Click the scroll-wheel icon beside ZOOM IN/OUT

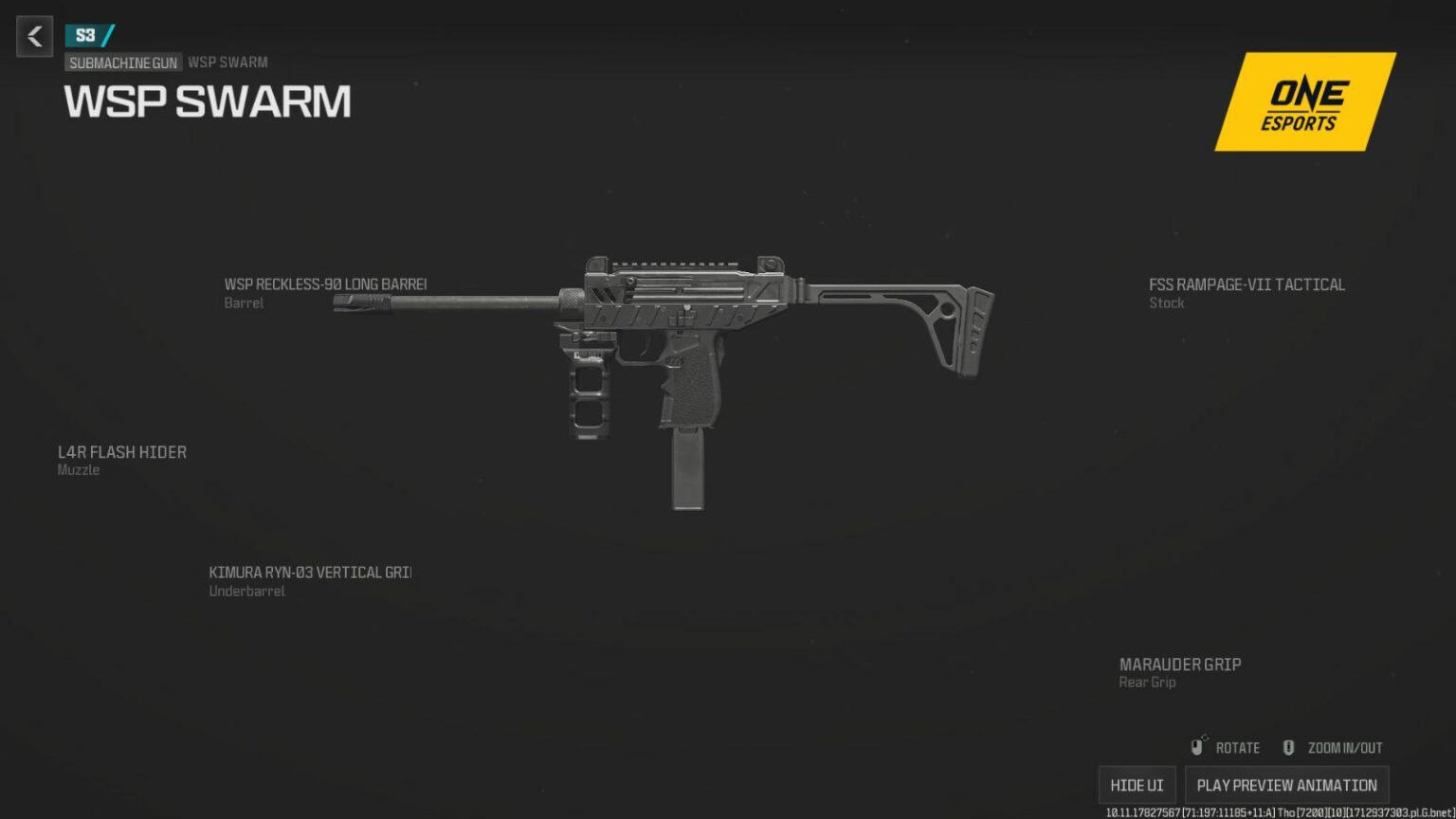(1287, 746)
